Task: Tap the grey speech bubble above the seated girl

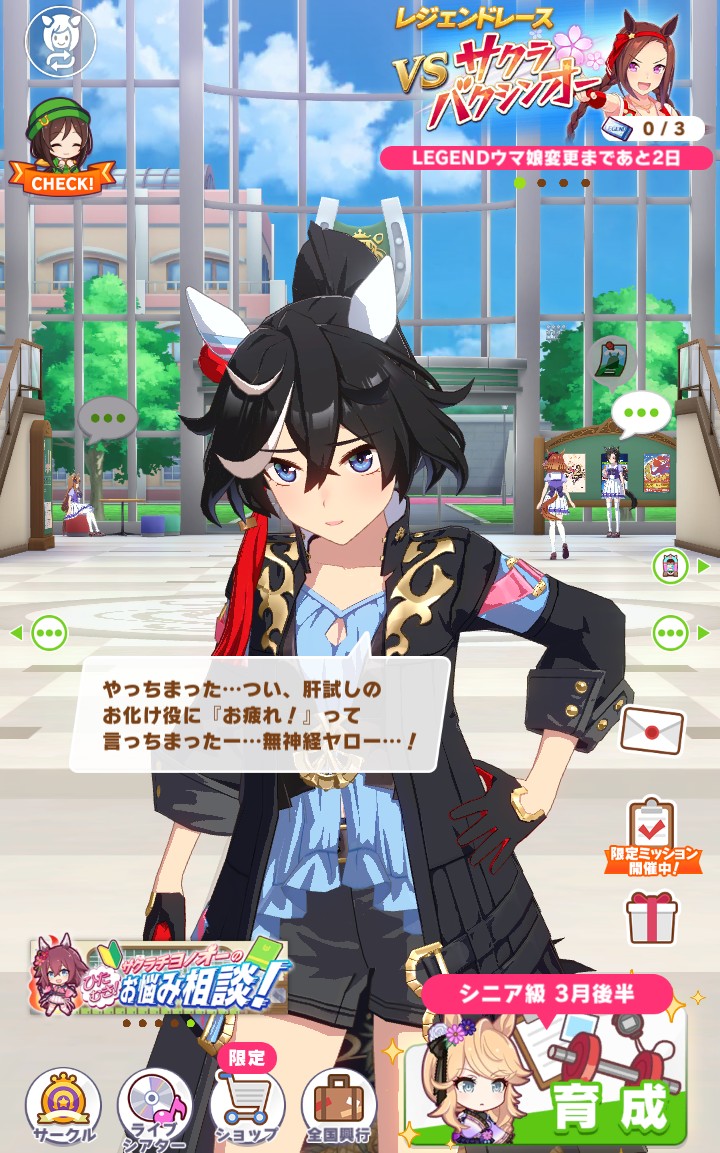Action: 107,418
